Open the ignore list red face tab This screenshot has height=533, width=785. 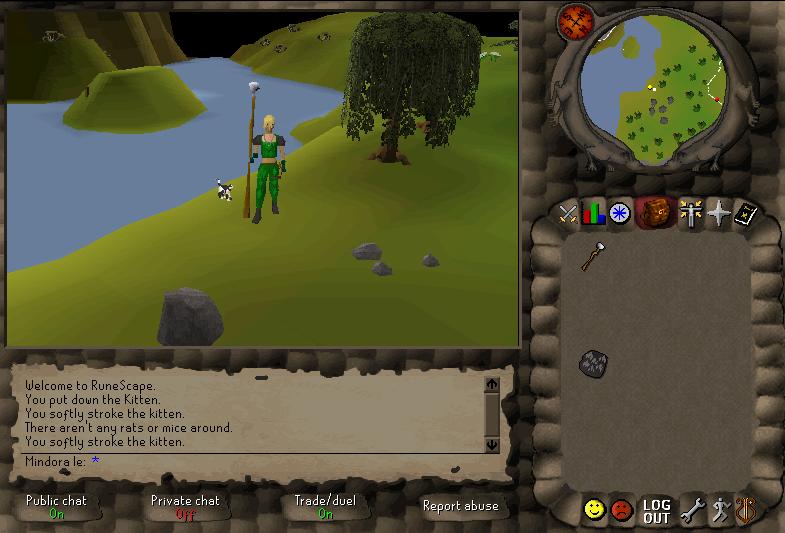pyautogui.click(x=622, y=510)
